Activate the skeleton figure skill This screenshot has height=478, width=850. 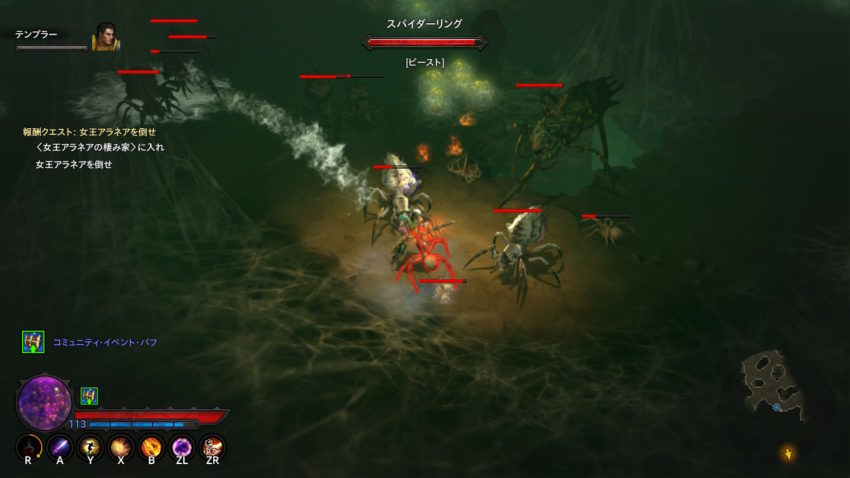[212, 446]
